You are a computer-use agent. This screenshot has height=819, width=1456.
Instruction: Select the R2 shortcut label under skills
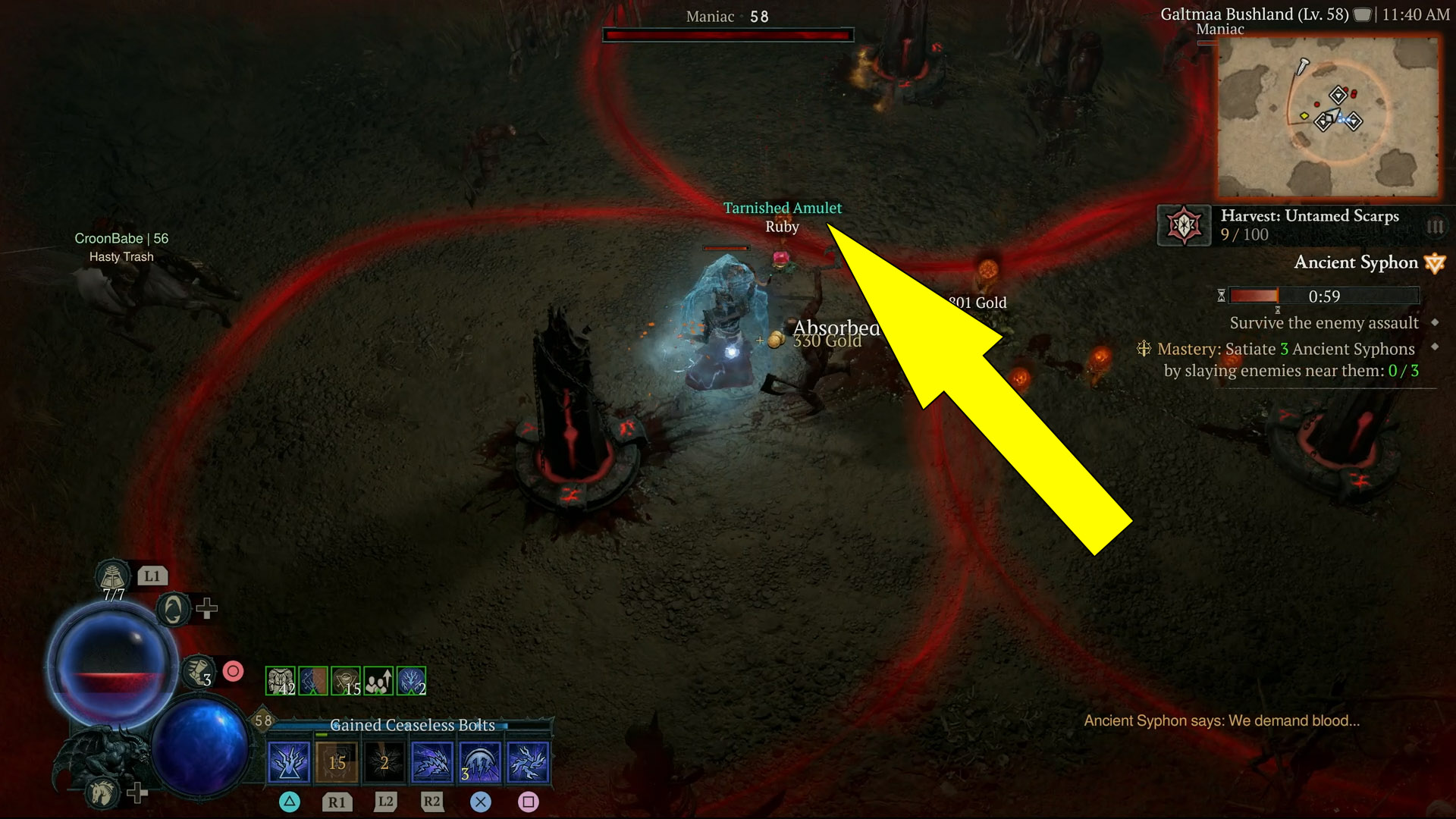tap(431, 802)
